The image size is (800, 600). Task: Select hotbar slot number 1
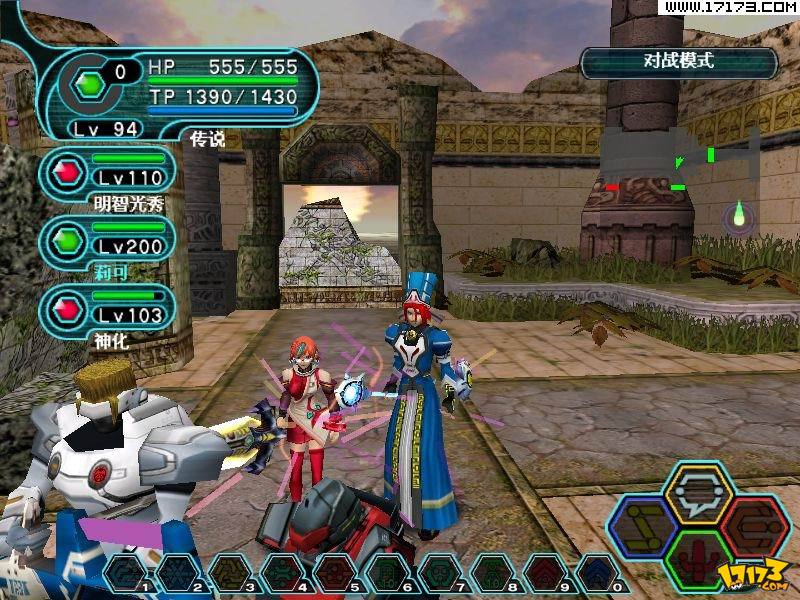pyautogui.click(x=125, y=574)
